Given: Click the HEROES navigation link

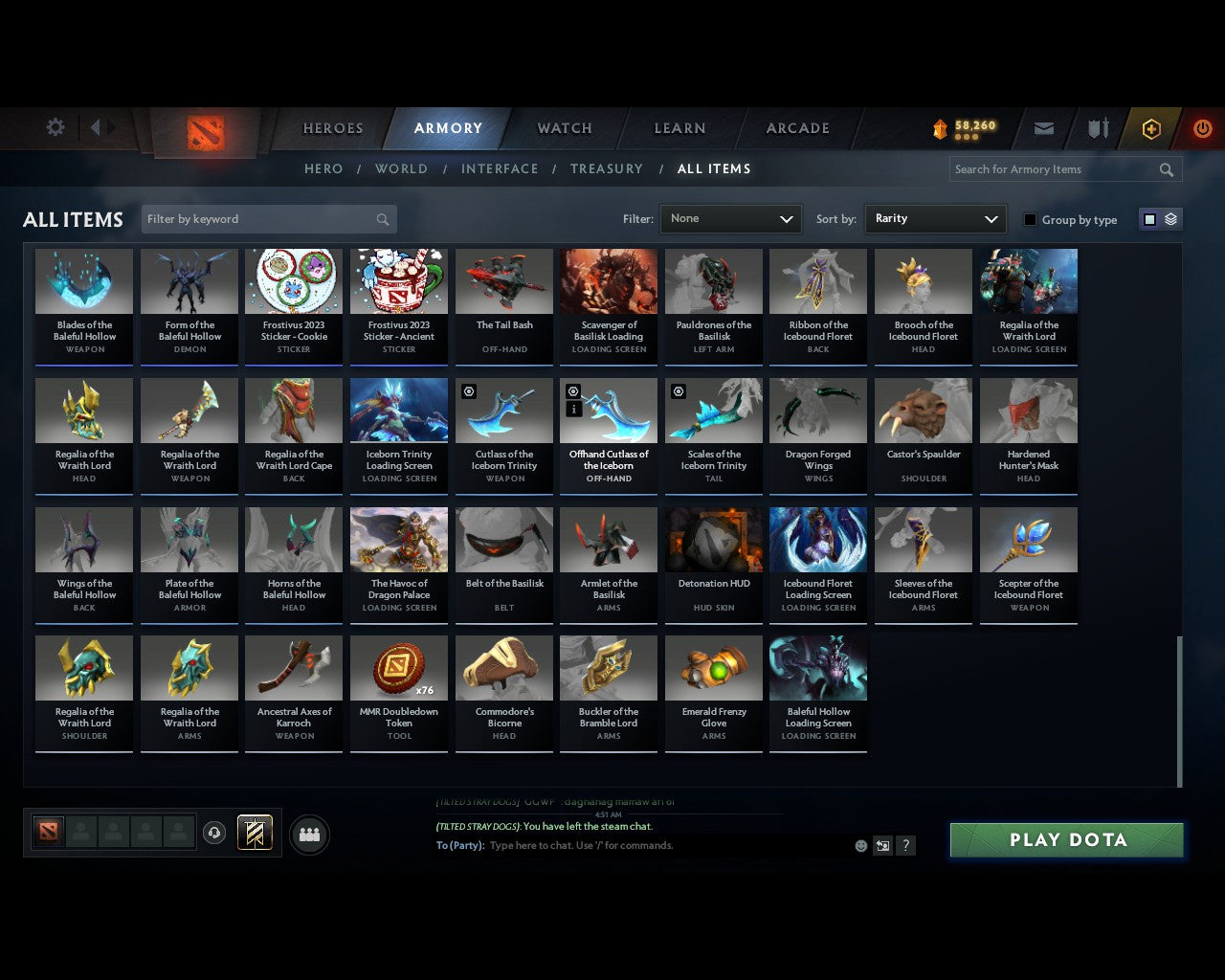Looking at the screenshot, I should pos(332,128).
